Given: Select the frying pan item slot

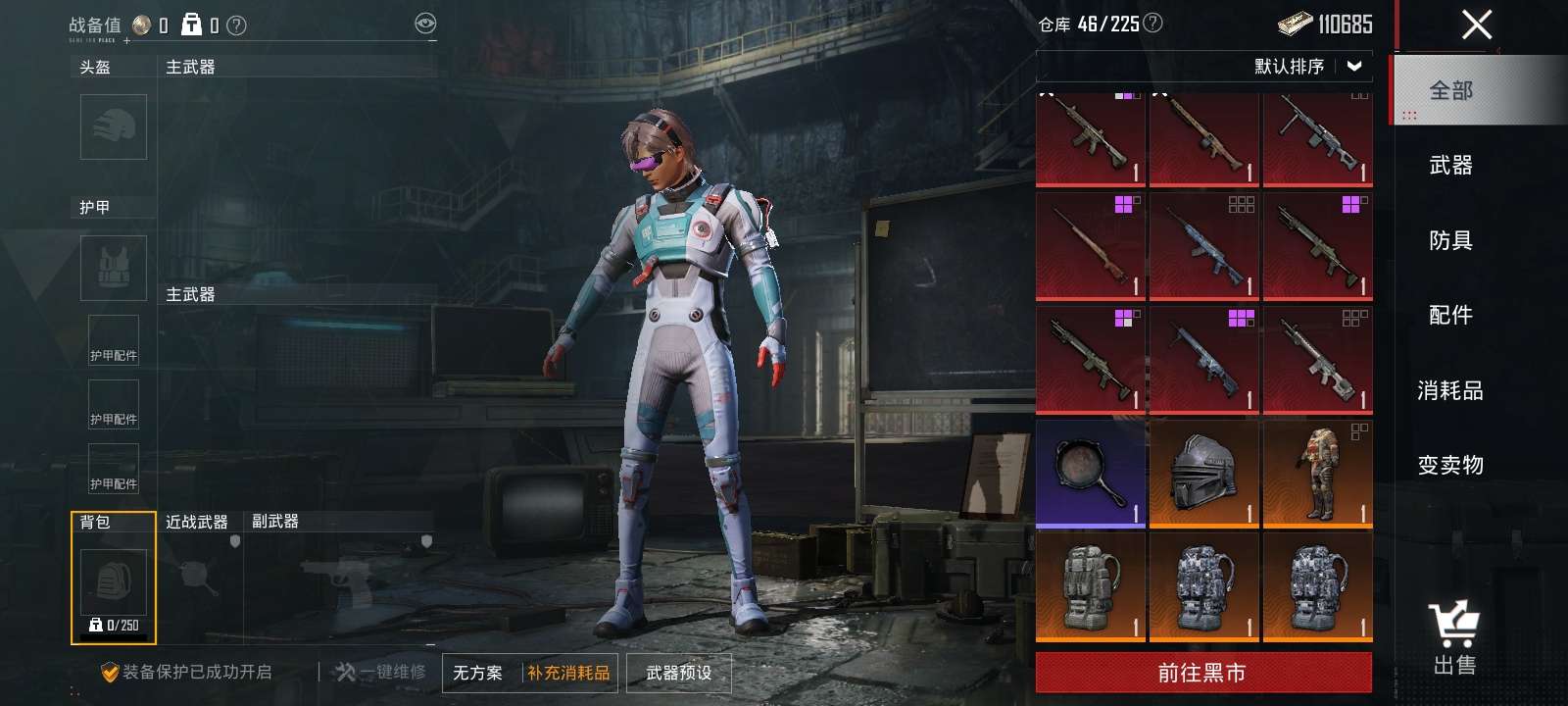Looking at the screenshot, I should click(x=1091, y=473).
